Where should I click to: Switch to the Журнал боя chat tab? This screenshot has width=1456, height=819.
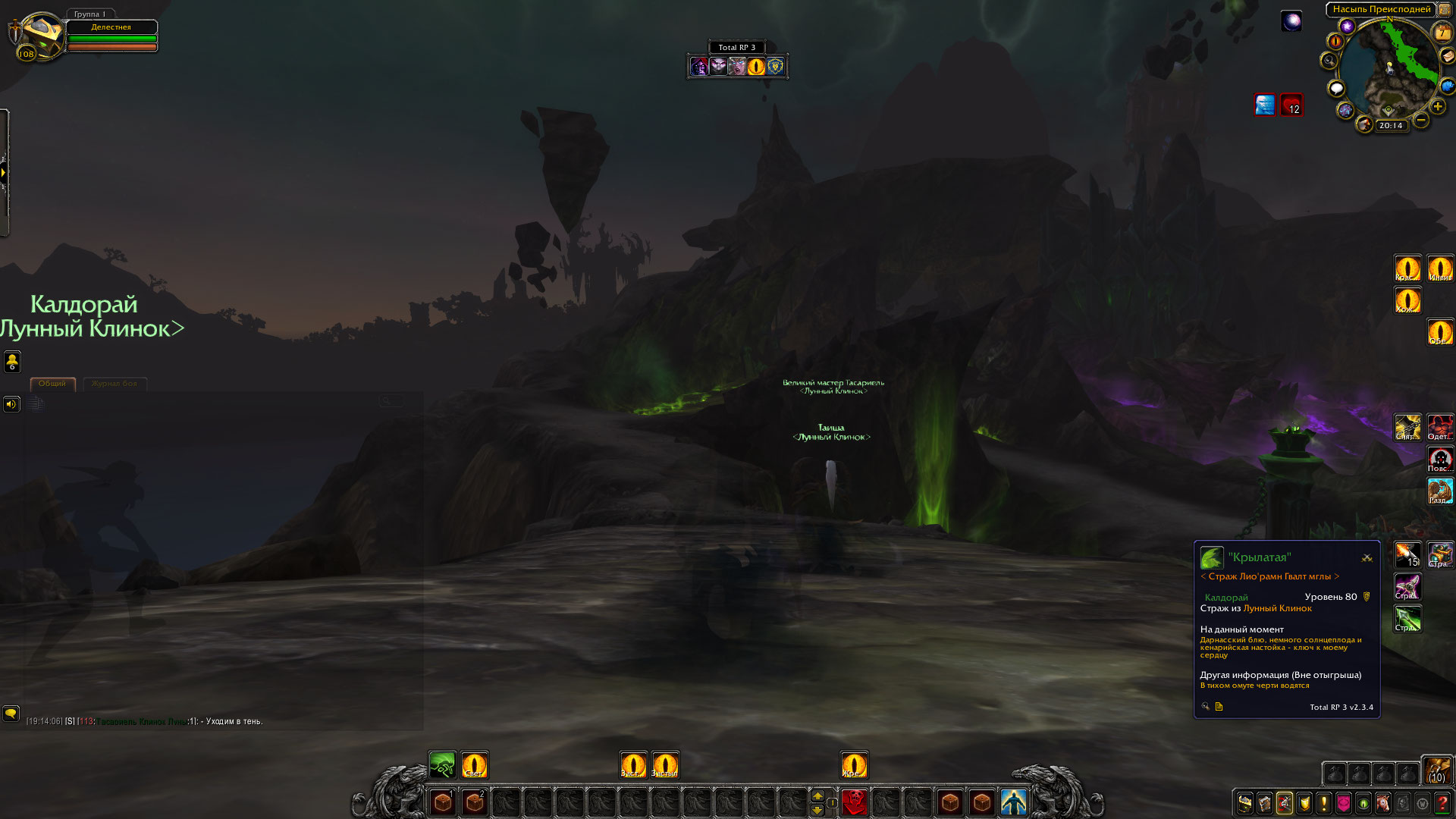[115, 384]
